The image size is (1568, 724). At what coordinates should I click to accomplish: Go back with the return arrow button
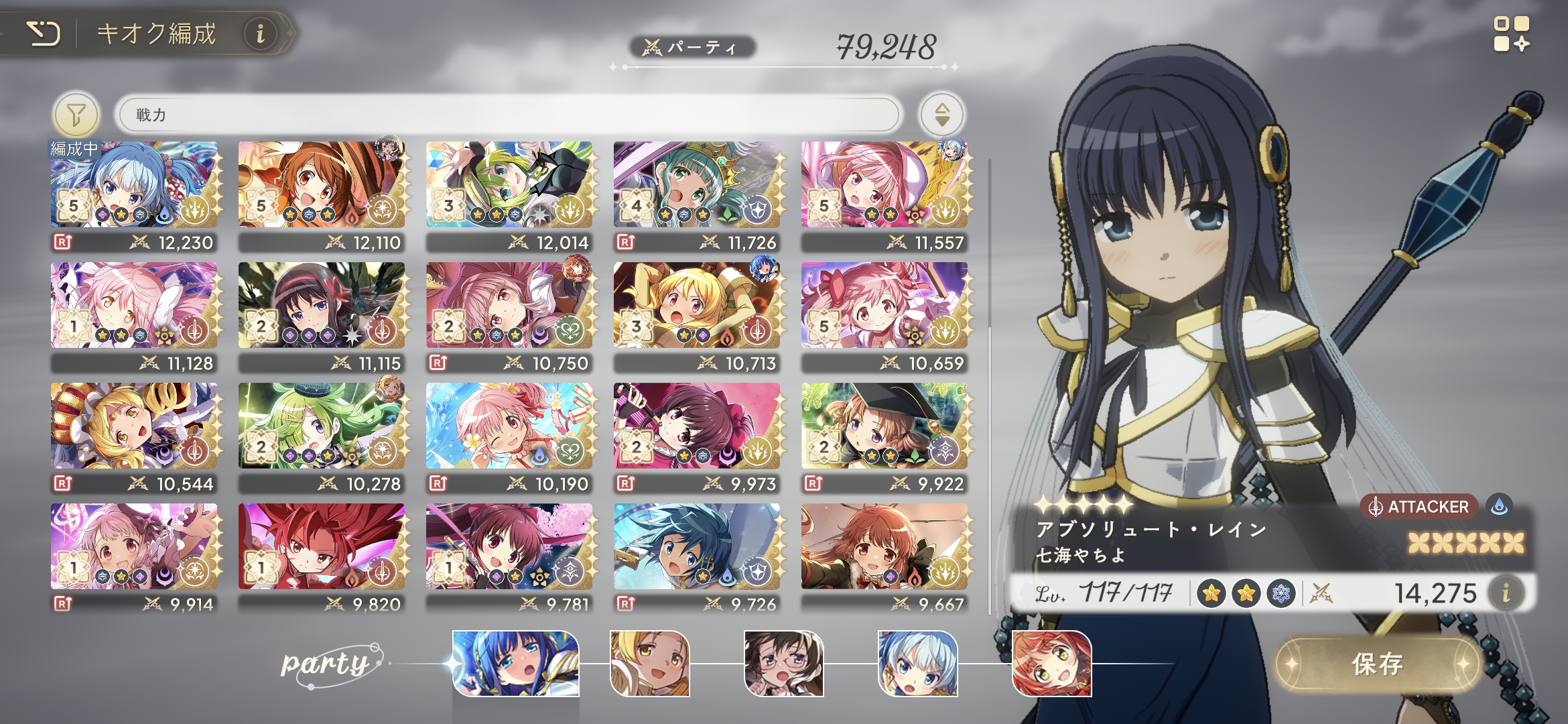click(44, 33)
